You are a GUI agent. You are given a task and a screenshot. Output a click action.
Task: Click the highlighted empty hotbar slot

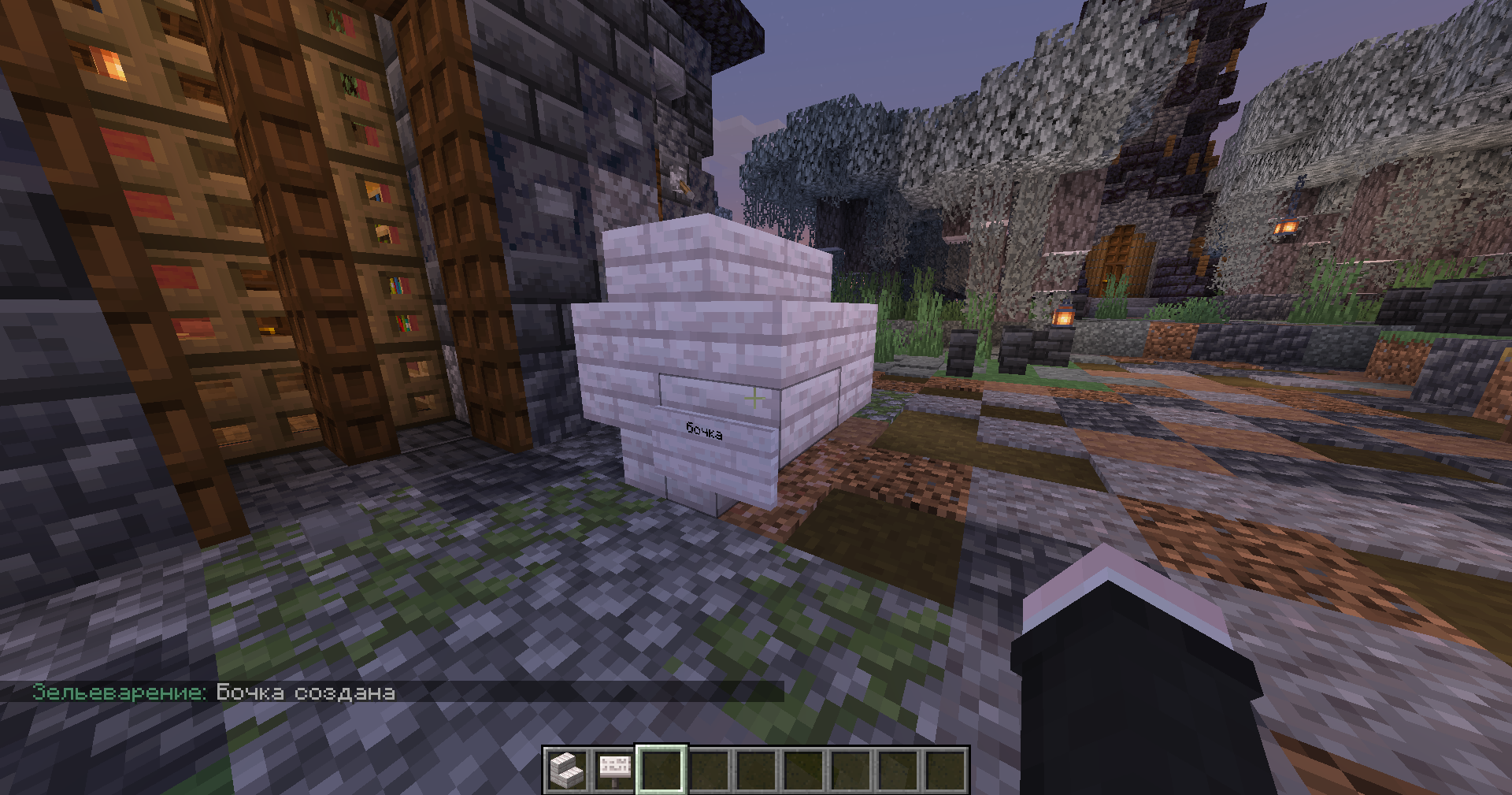(x=661, y=770)
